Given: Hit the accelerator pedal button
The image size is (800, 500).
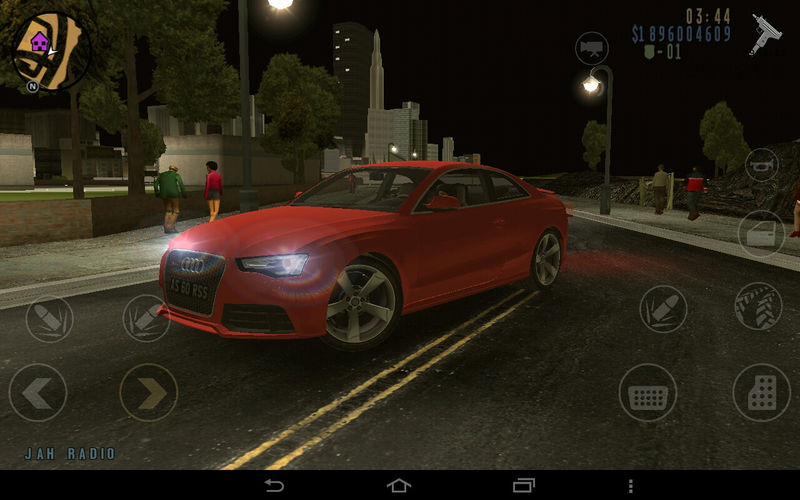Looking at the screenshot, I should click(x=761, y=392).
